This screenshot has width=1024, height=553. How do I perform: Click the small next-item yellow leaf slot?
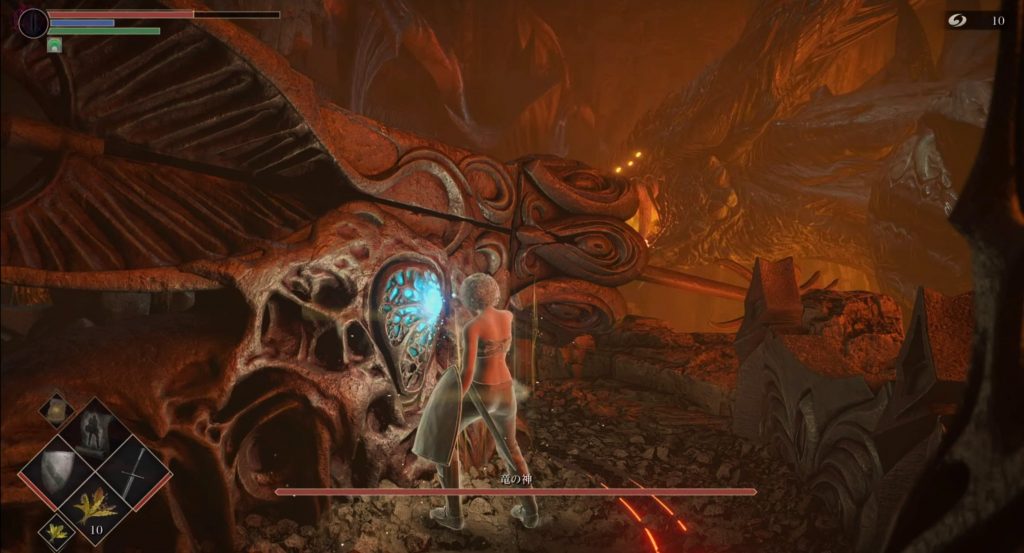(56, 532)
